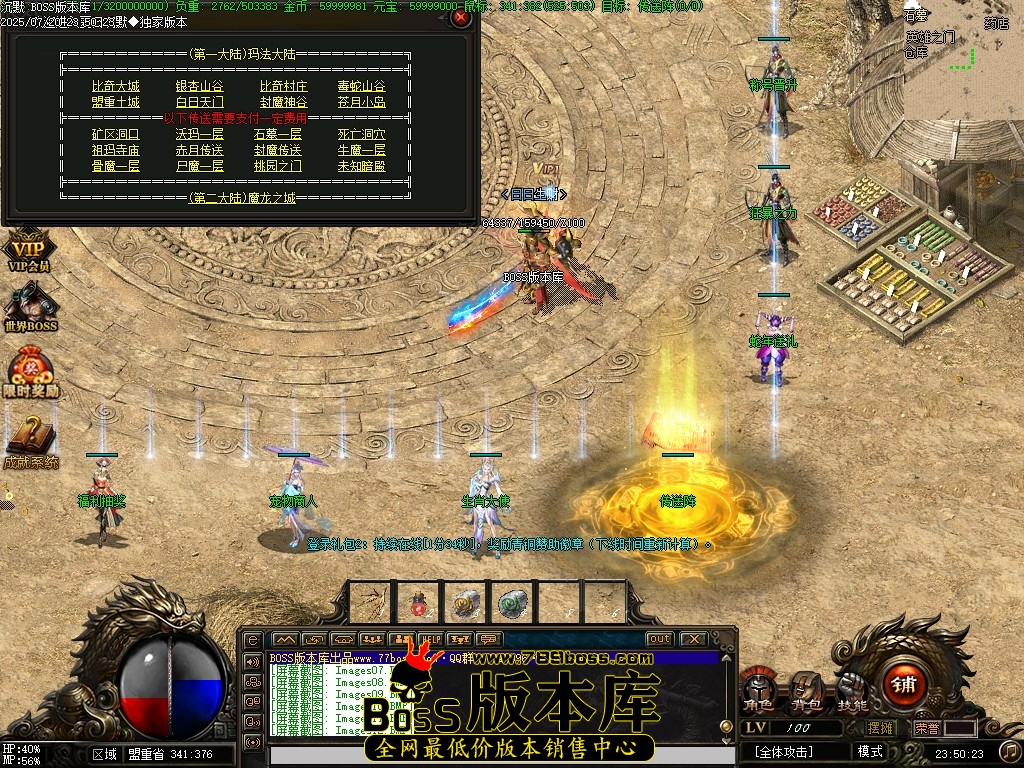Image resolution: width=1024 pixels, height=768 pixels.
Task: Use the red potion hotbar slot
Action: coord(418,602)
